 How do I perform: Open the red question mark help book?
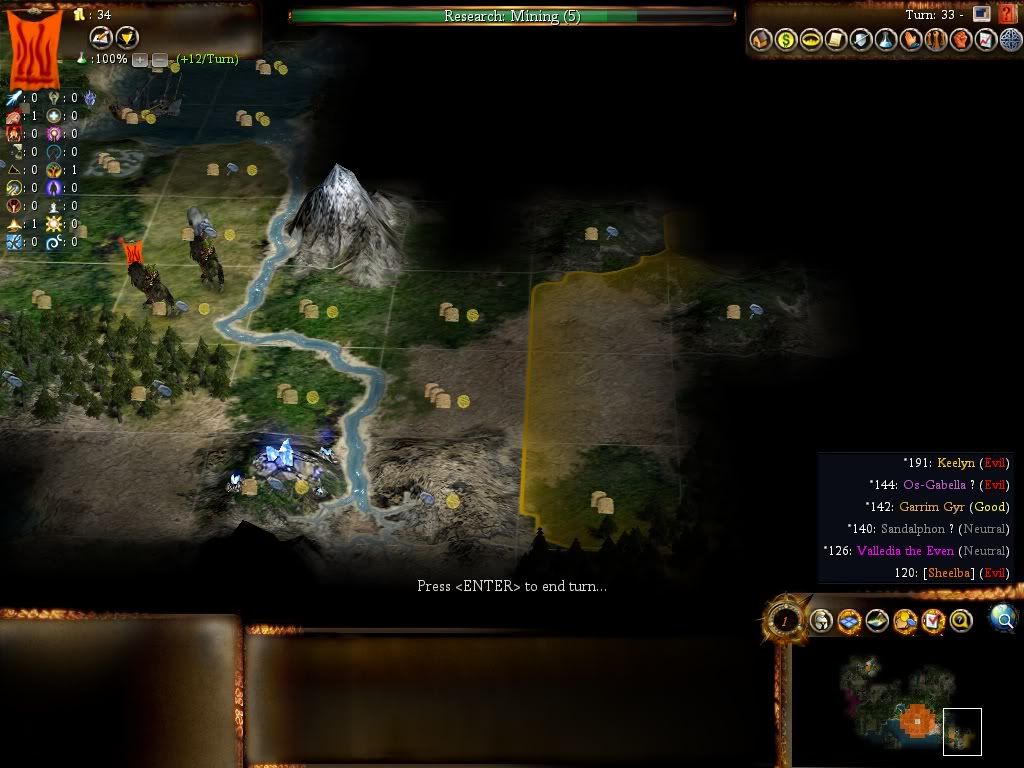[1007, 14]
